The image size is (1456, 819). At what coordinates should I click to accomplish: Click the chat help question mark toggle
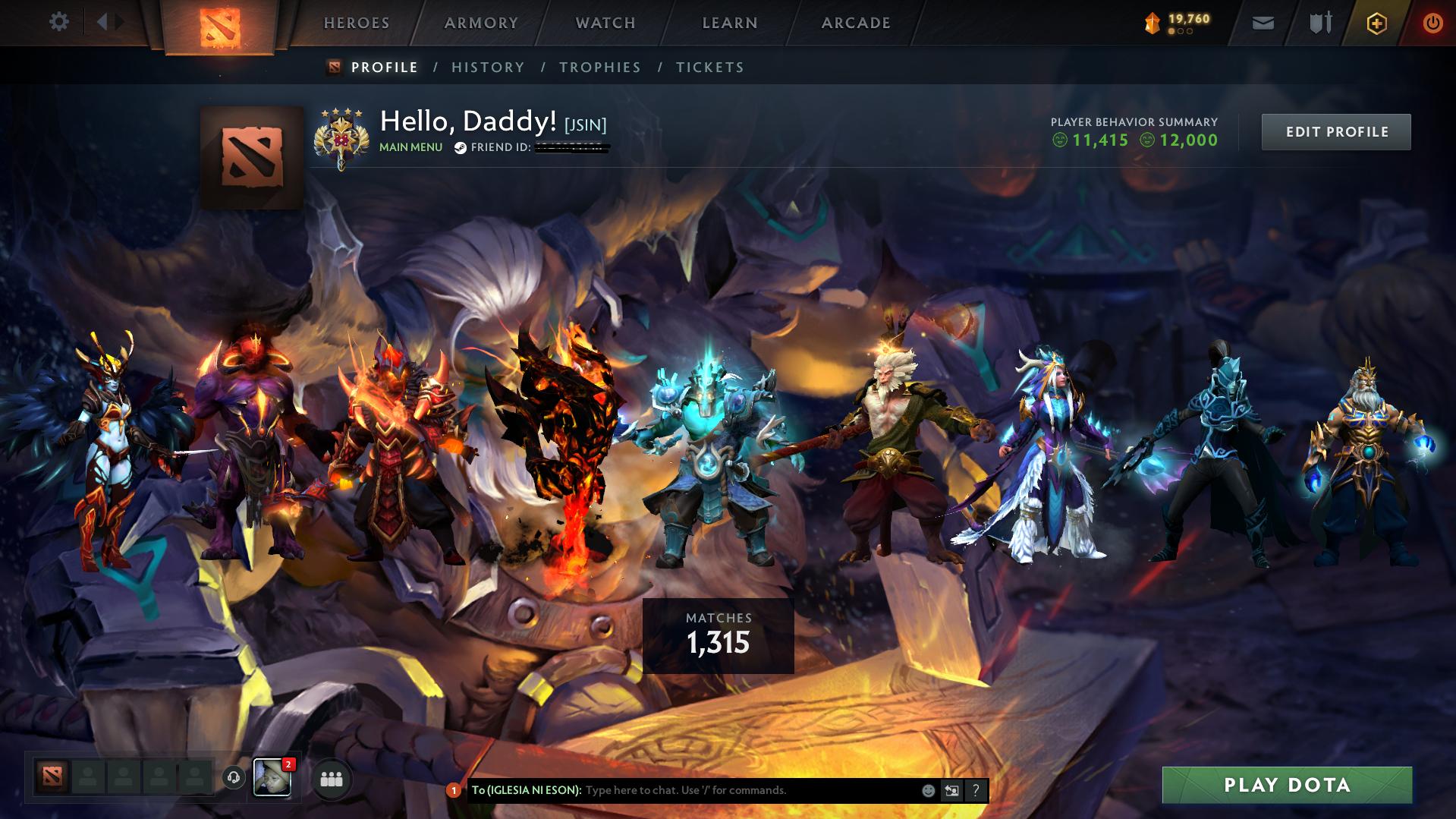pos(976,790)
